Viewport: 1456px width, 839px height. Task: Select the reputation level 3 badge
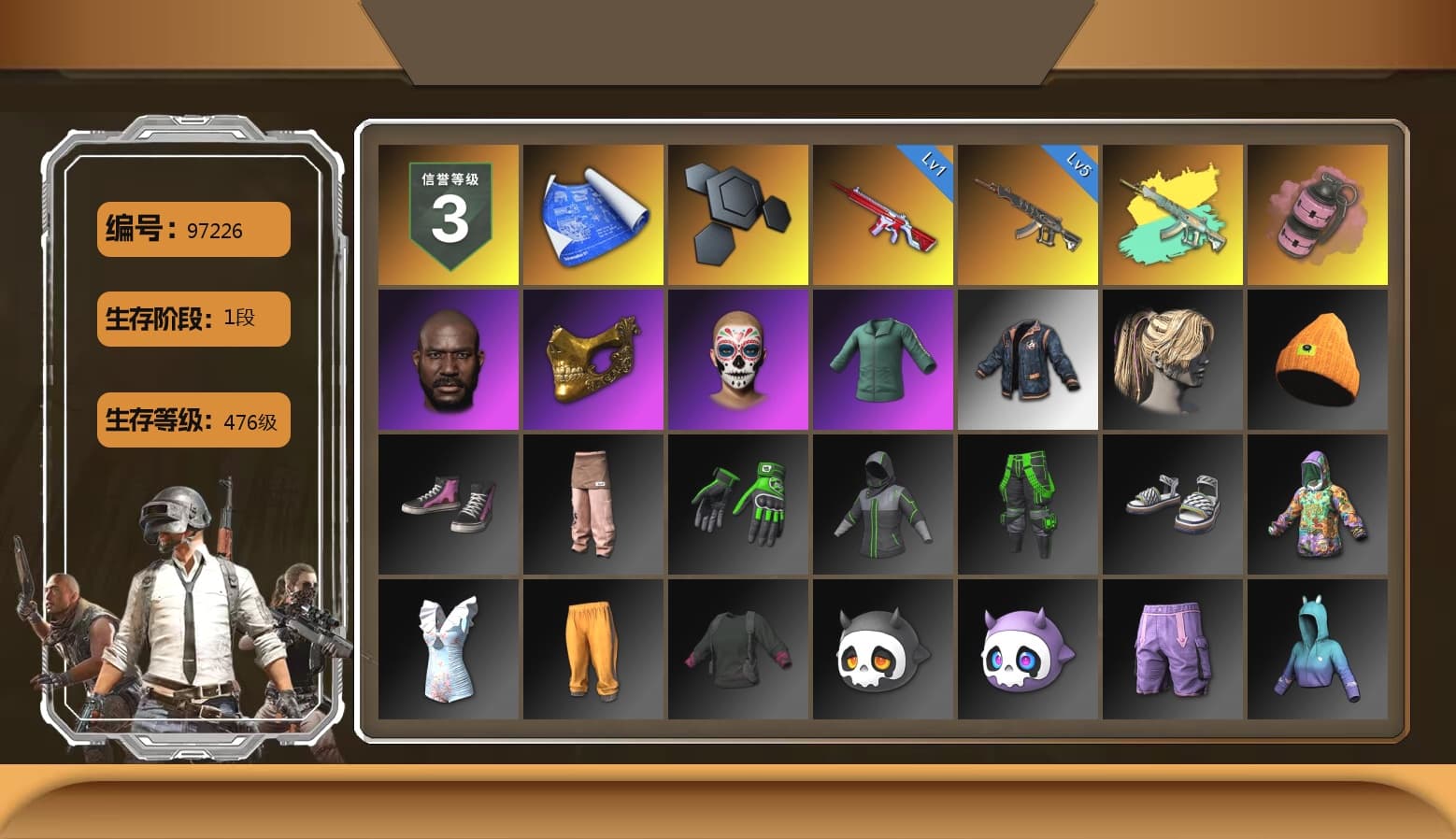[447, 213]
